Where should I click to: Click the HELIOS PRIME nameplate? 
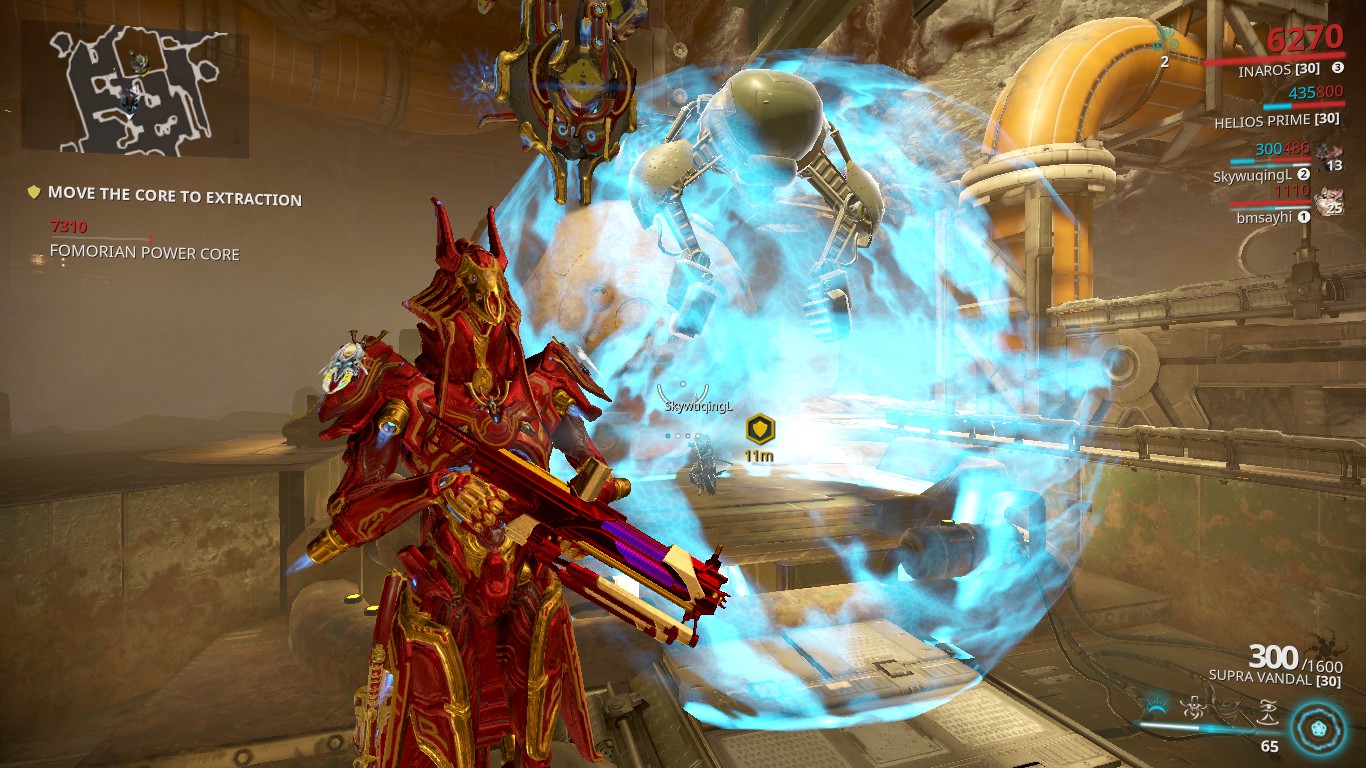(x=1278, y=122)
